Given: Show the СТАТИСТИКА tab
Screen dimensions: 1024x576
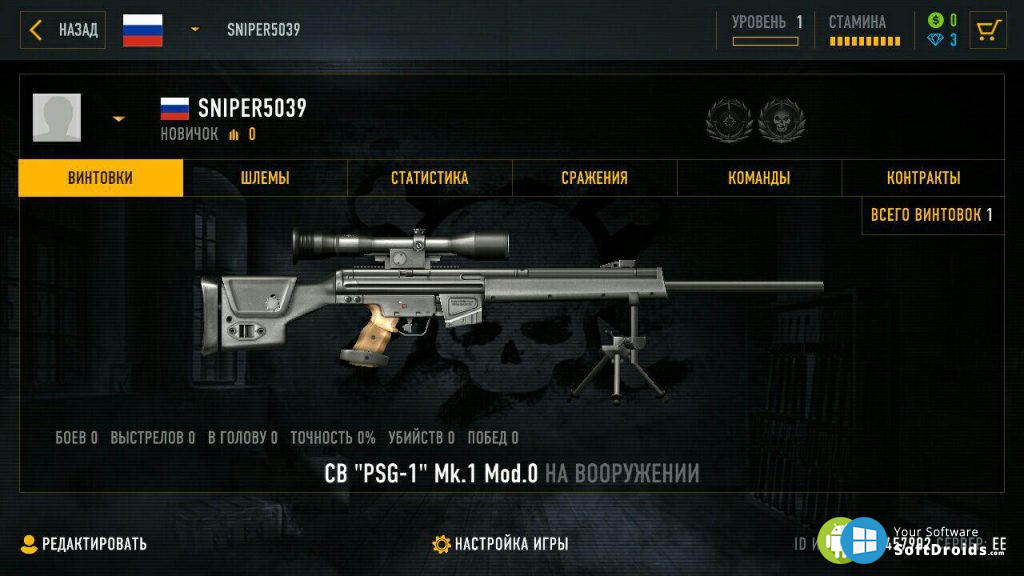Looking at the screenshot, I should pyautogui.click(x=430, y=178).
